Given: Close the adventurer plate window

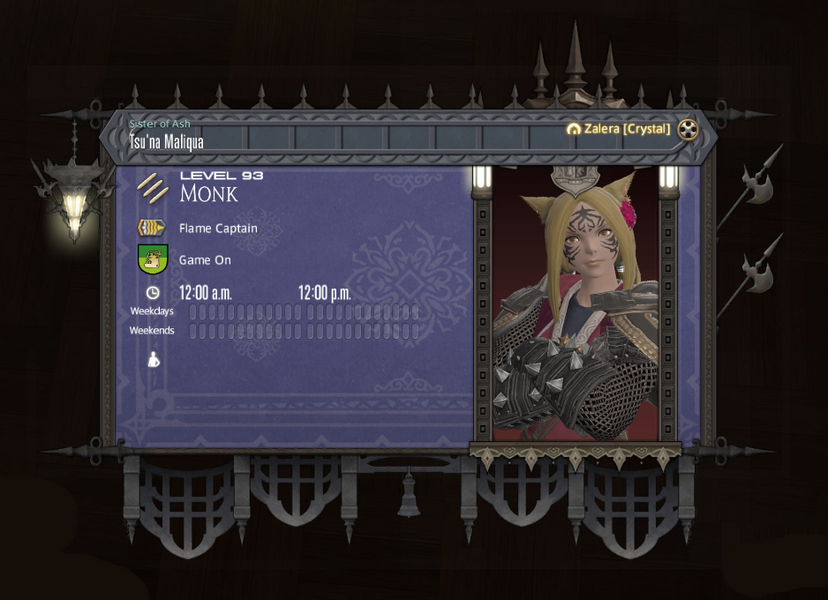Looking at the screenshot, I should point(688,129).
